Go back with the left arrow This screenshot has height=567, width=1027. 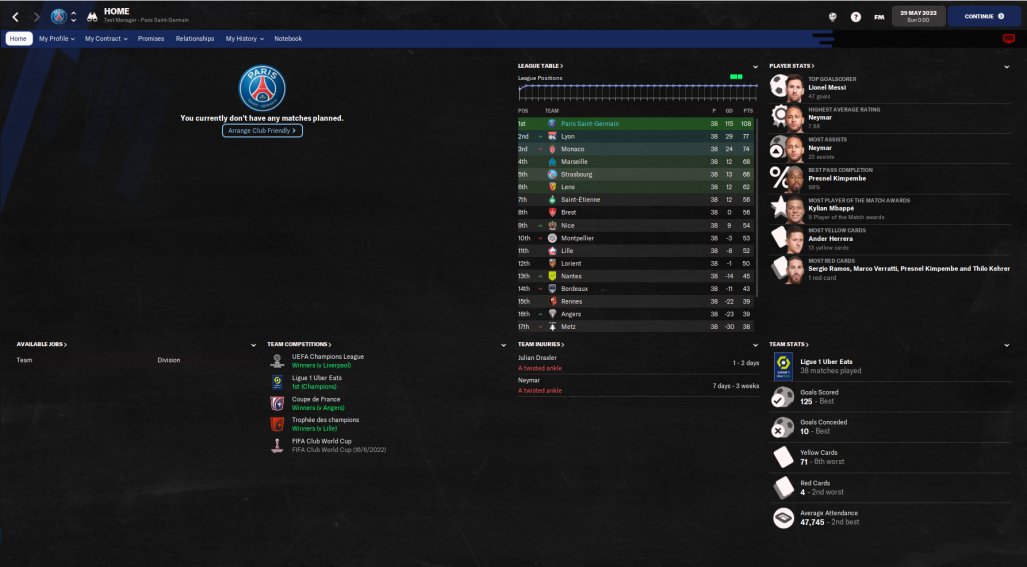pos(15,17)
